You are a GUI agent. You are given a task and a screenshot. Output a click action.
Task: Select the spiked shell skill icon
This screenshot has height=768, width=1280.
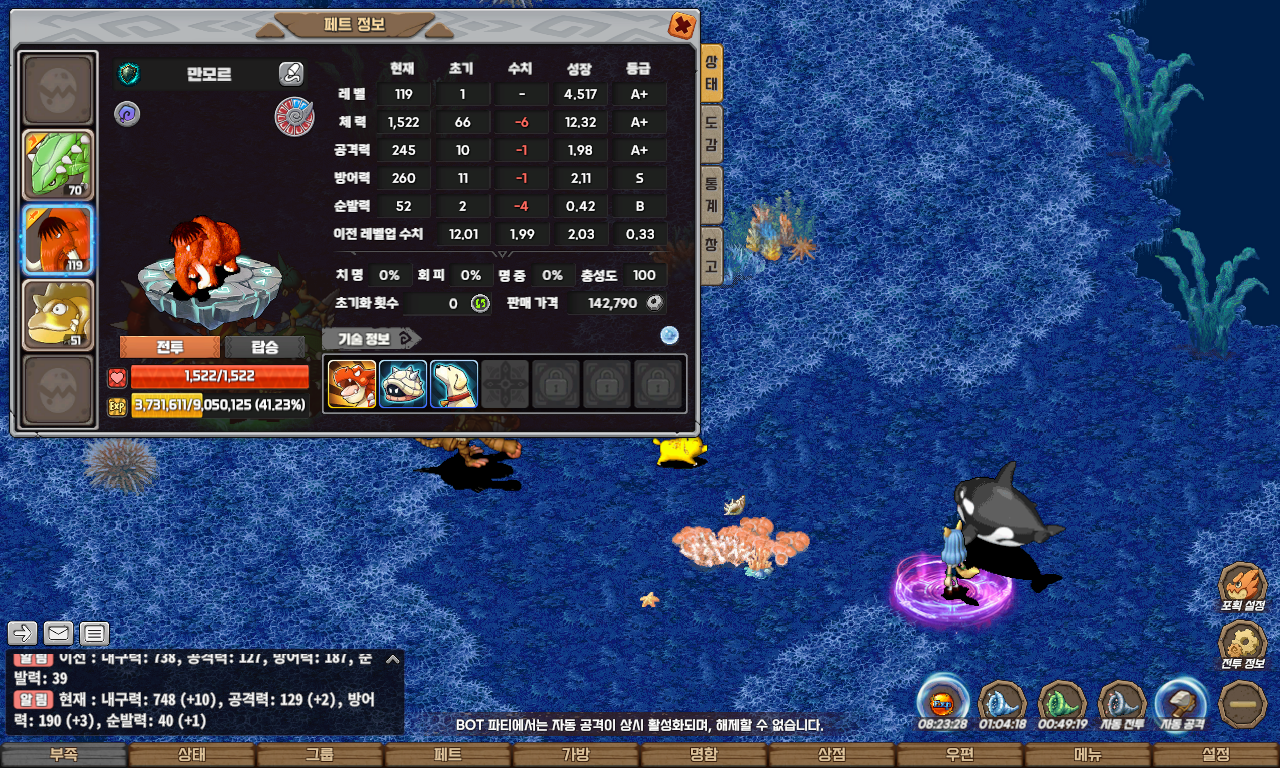point(403,384)
